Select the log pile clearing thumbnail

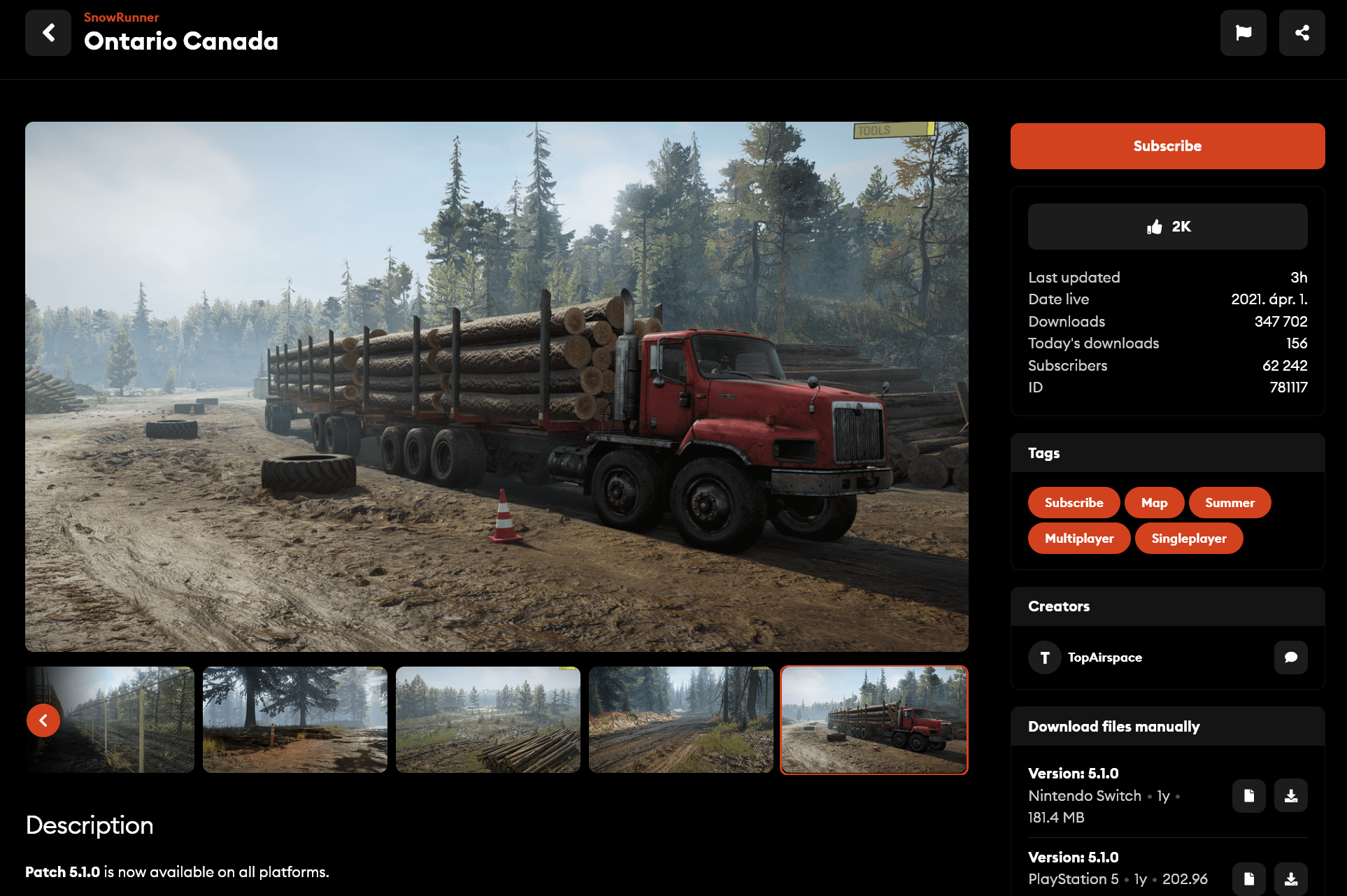[x=487, y=720]
